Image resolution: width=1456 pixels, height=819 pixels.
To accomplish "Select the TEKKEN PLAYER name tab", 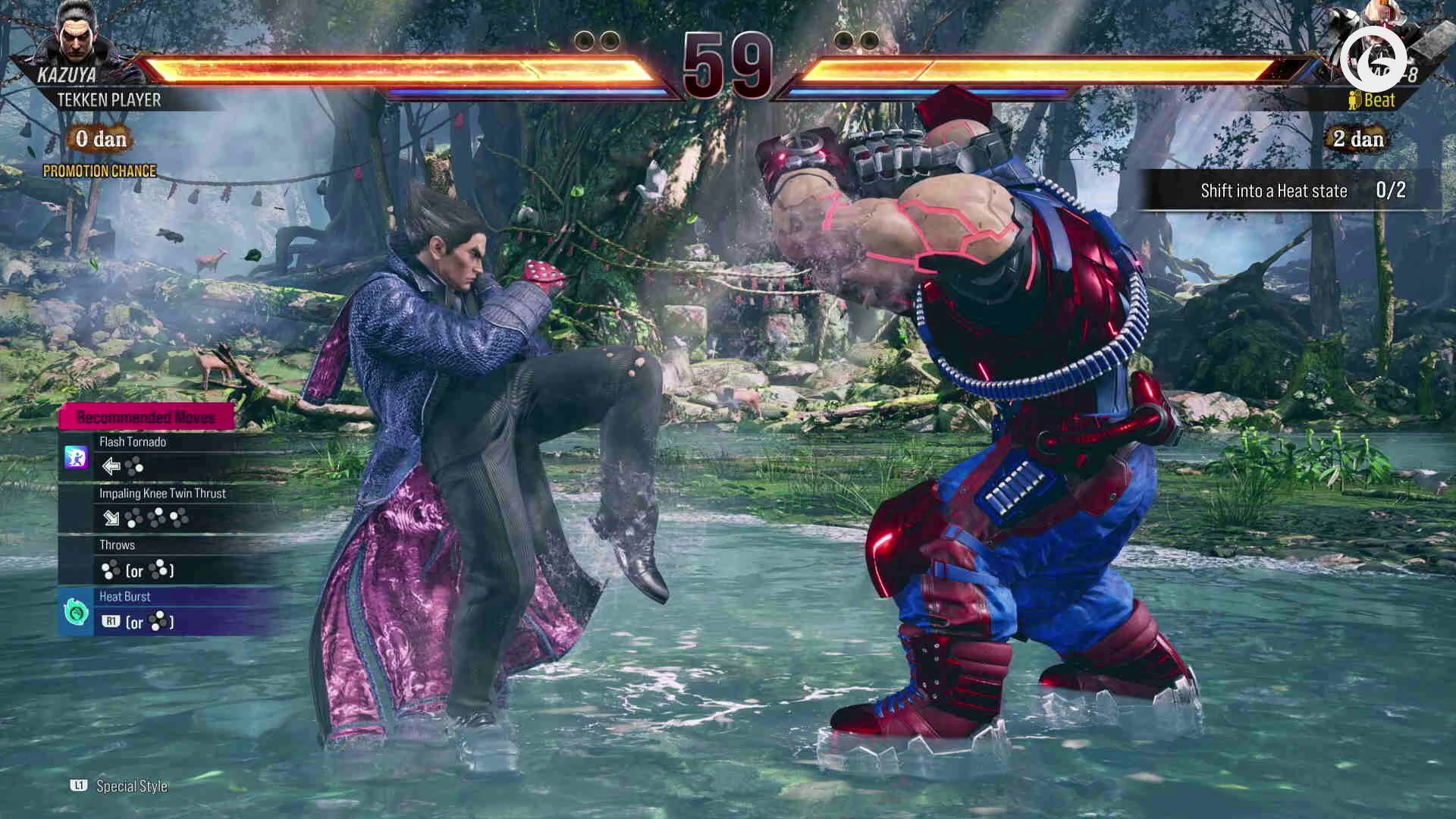I will click(111, 99).
